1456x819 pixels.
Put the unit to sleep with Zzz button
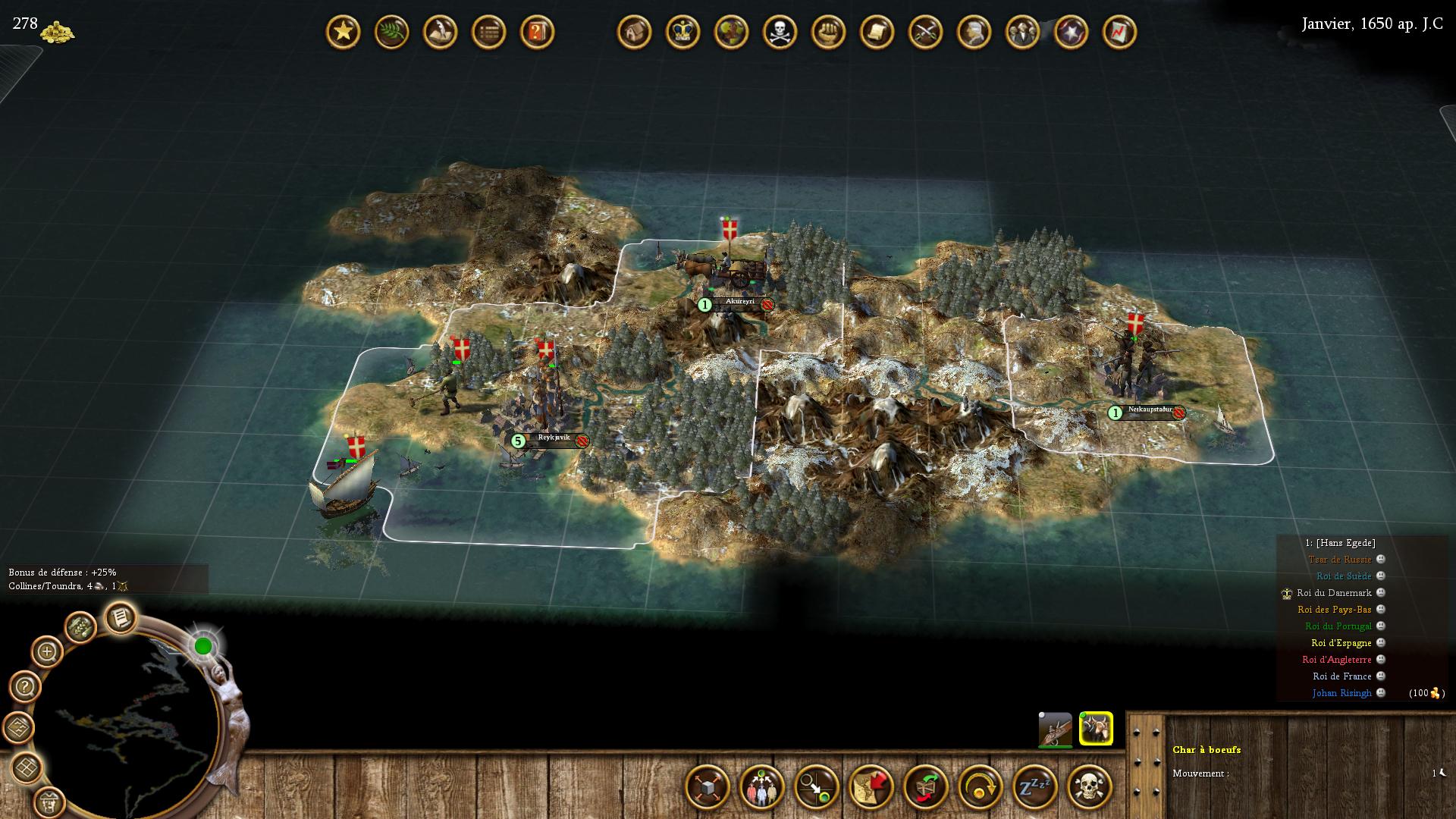coord(1034,786)
